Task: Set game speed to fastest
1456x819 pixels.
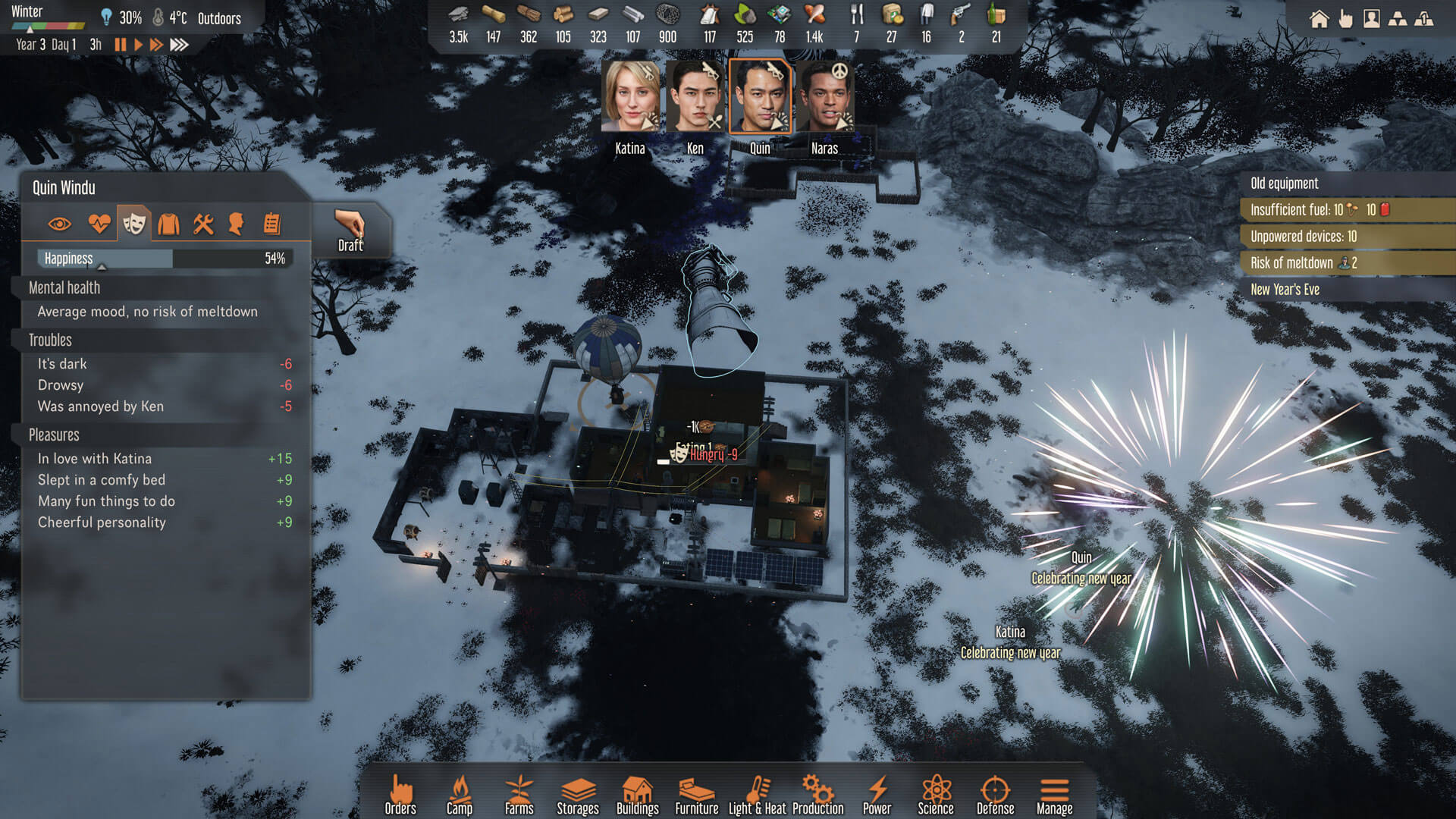Action: [180, 45]
